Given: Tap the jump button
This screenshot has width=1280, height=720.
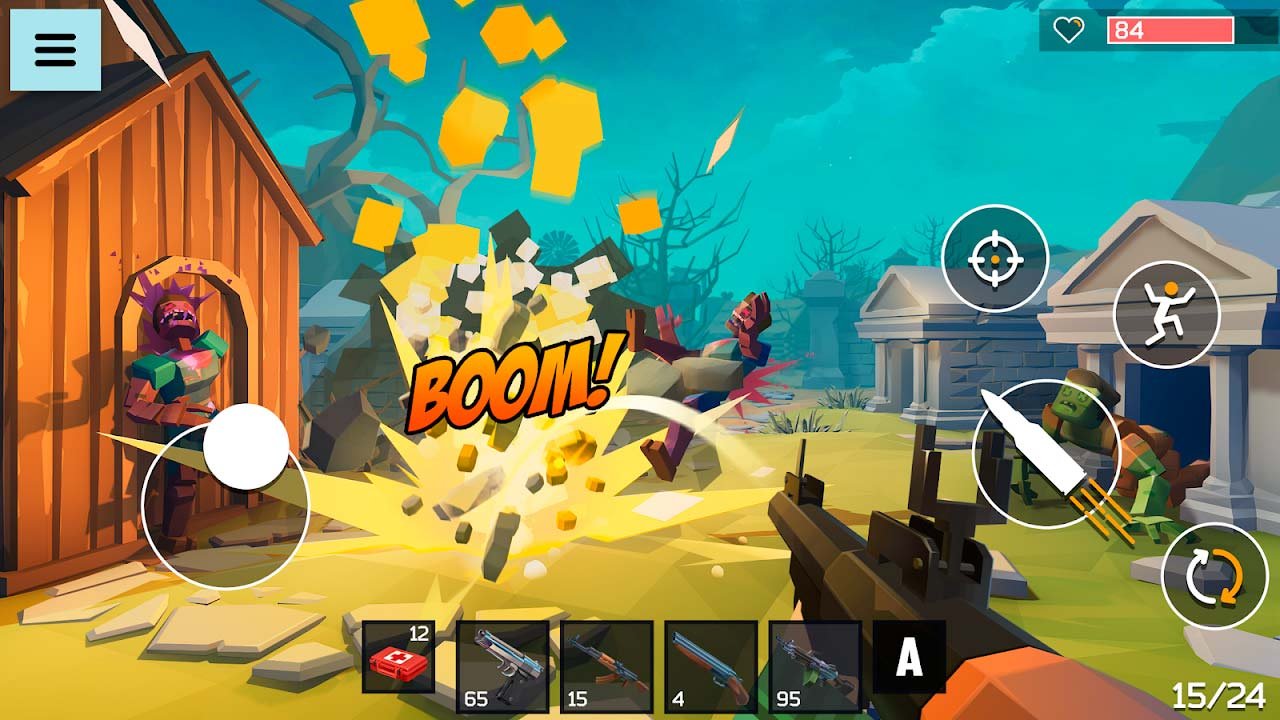Looking at the screenshot, I should [1166, 314].
